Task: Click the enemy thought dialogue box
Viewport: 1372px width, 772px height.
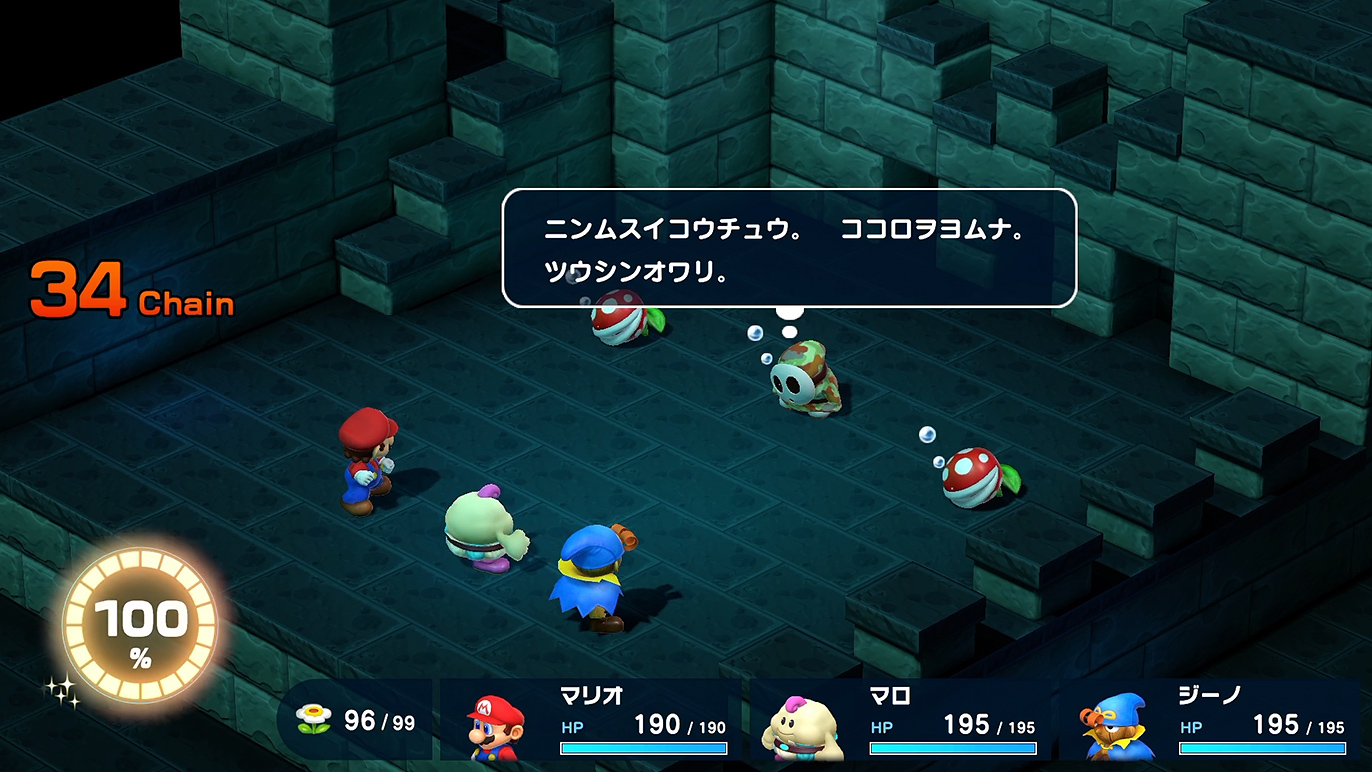Action: coord(788,247)
